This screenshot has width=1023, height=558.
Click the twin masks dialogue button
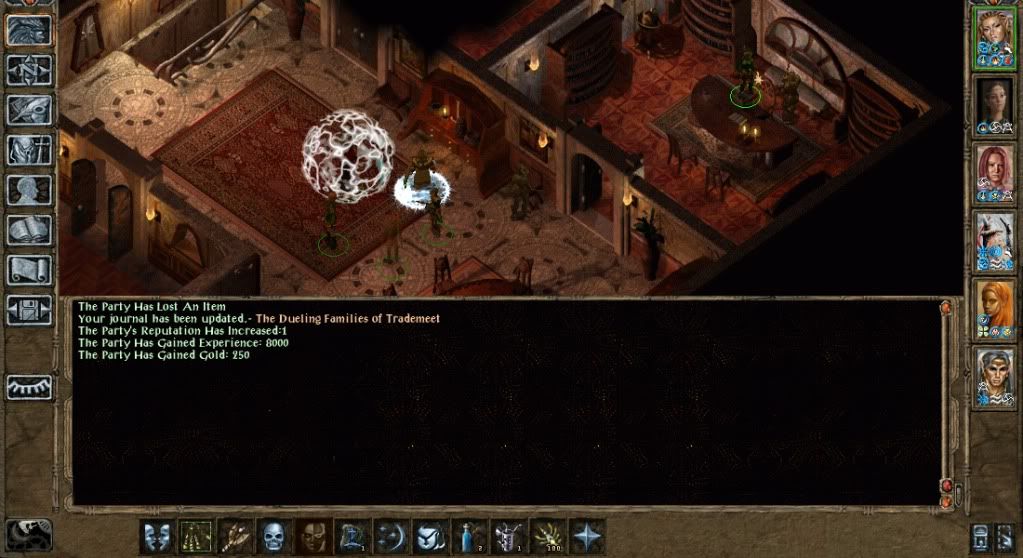[x=157, y=536]
